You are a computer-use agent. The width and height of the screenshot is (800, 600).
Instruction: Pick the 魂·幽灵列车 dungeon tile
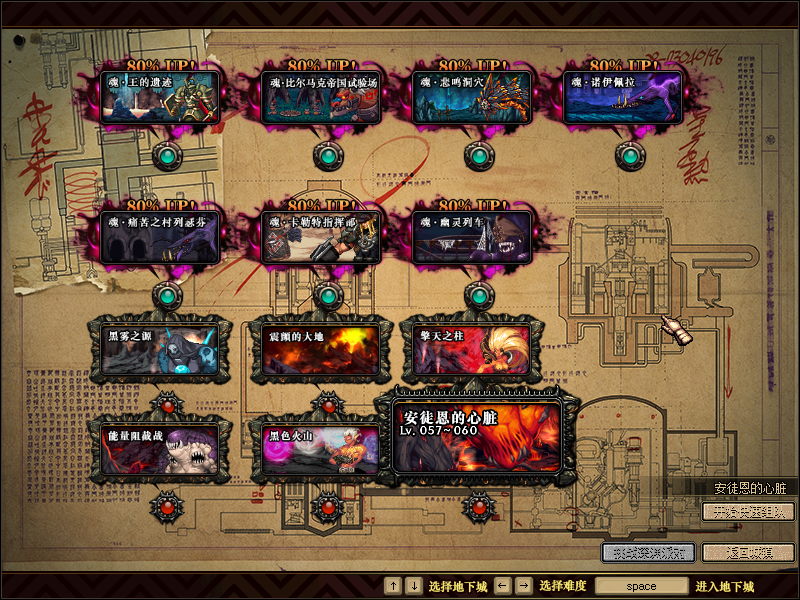point(472,238)
